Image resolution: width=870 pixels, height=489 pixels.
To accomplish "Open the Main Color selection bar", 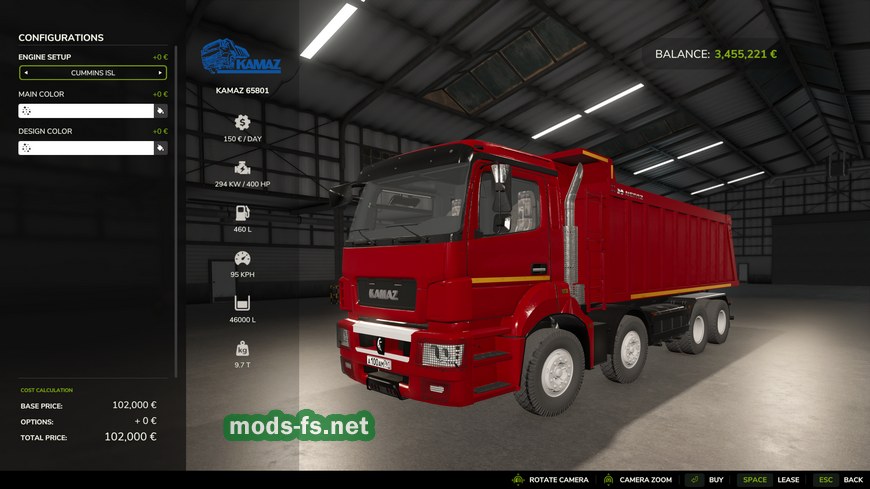I will click(86, 111).
